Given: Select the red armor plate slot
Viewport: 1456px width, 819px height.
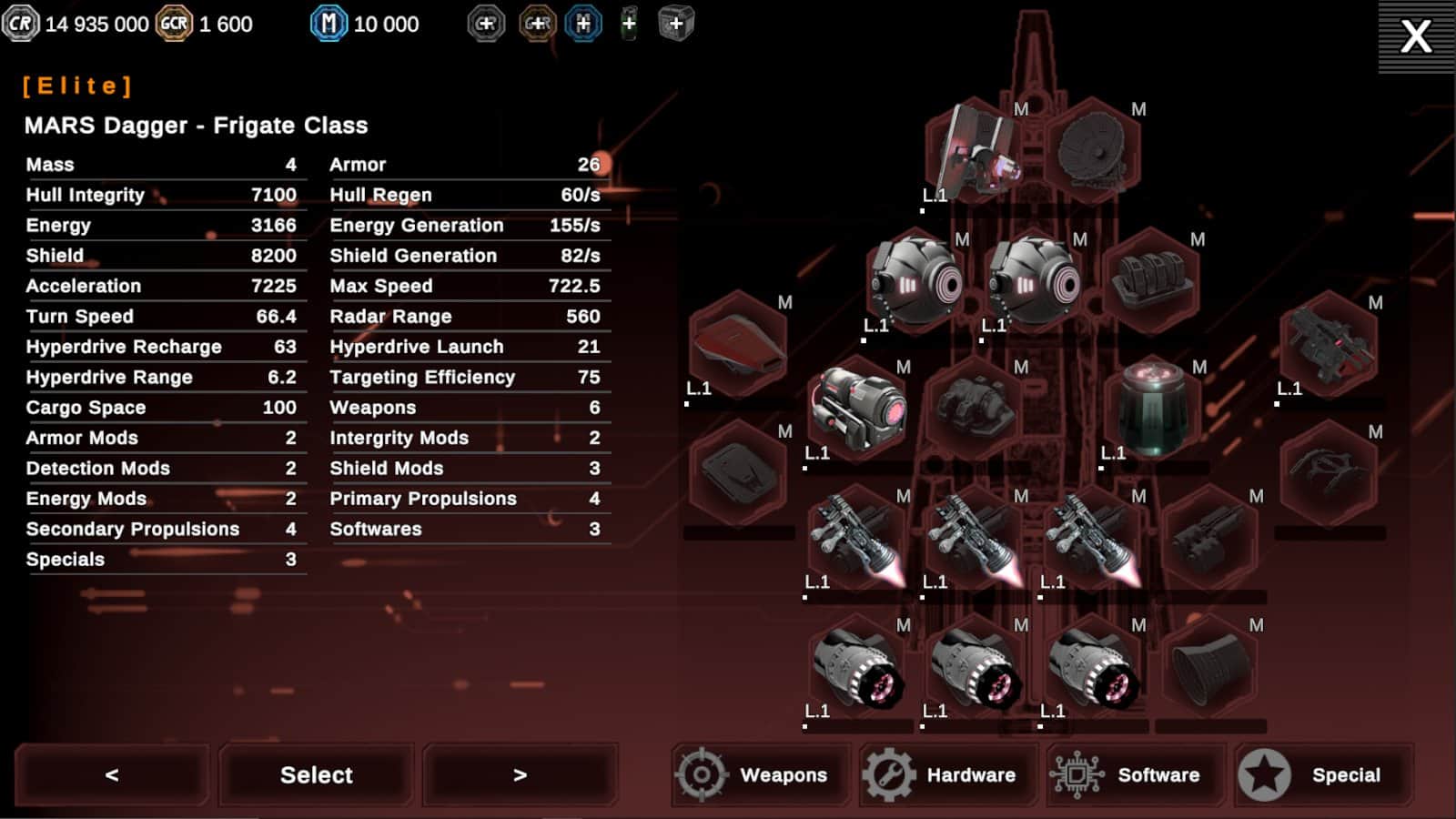Looking at the screenshot, I should click(x=738, y=344).
